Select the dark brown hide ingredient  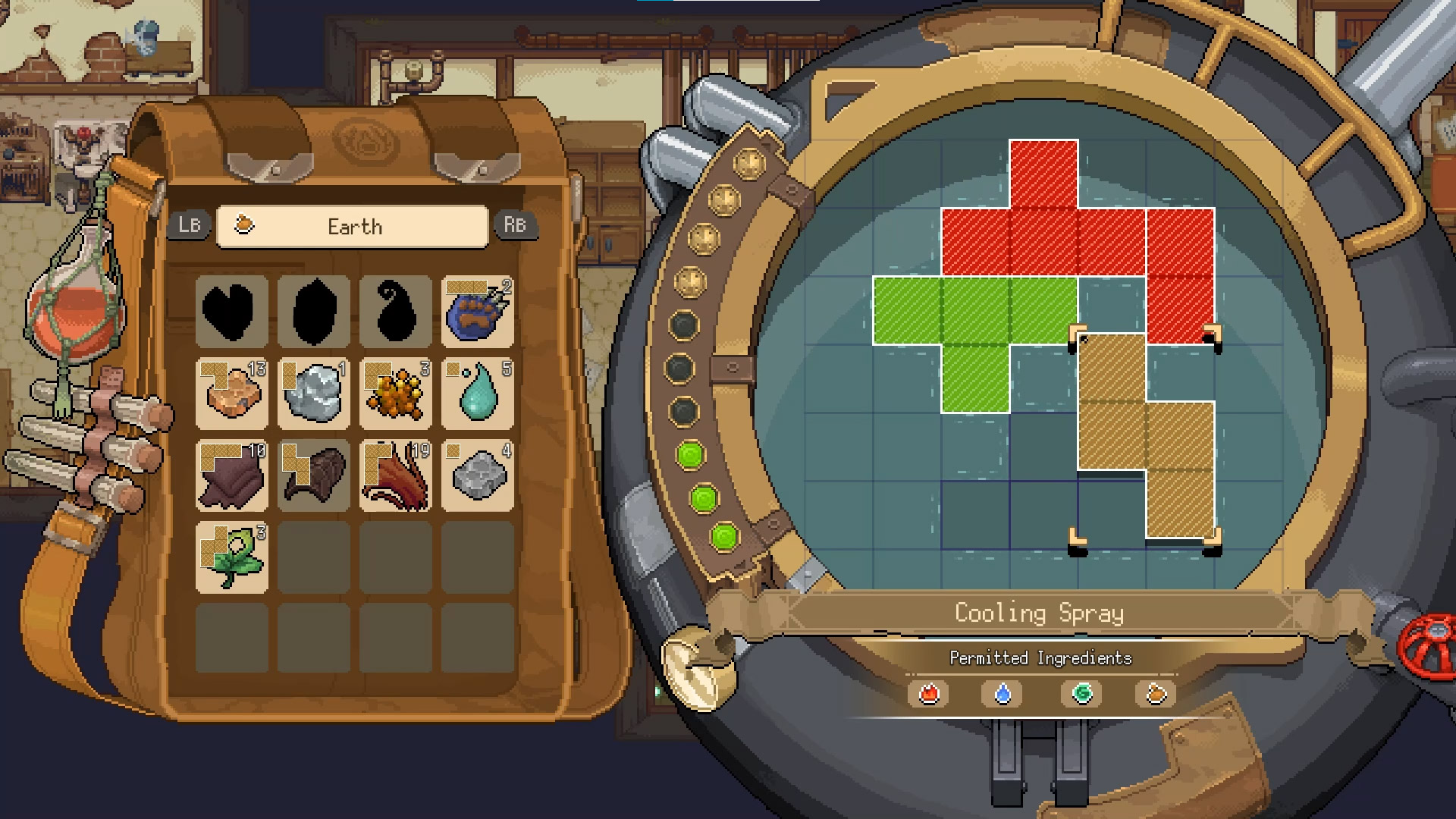232,475
